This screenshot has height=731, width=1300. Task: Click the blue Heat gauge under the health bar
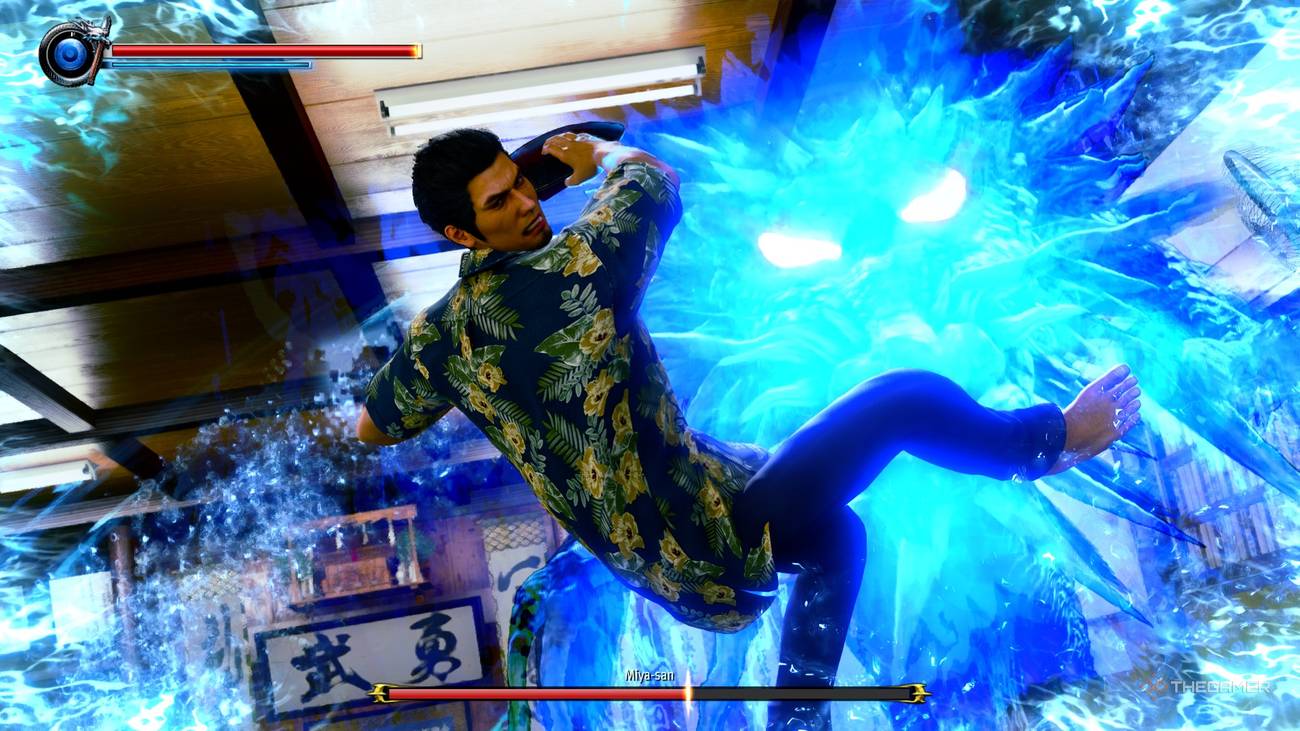click(208, 64)
